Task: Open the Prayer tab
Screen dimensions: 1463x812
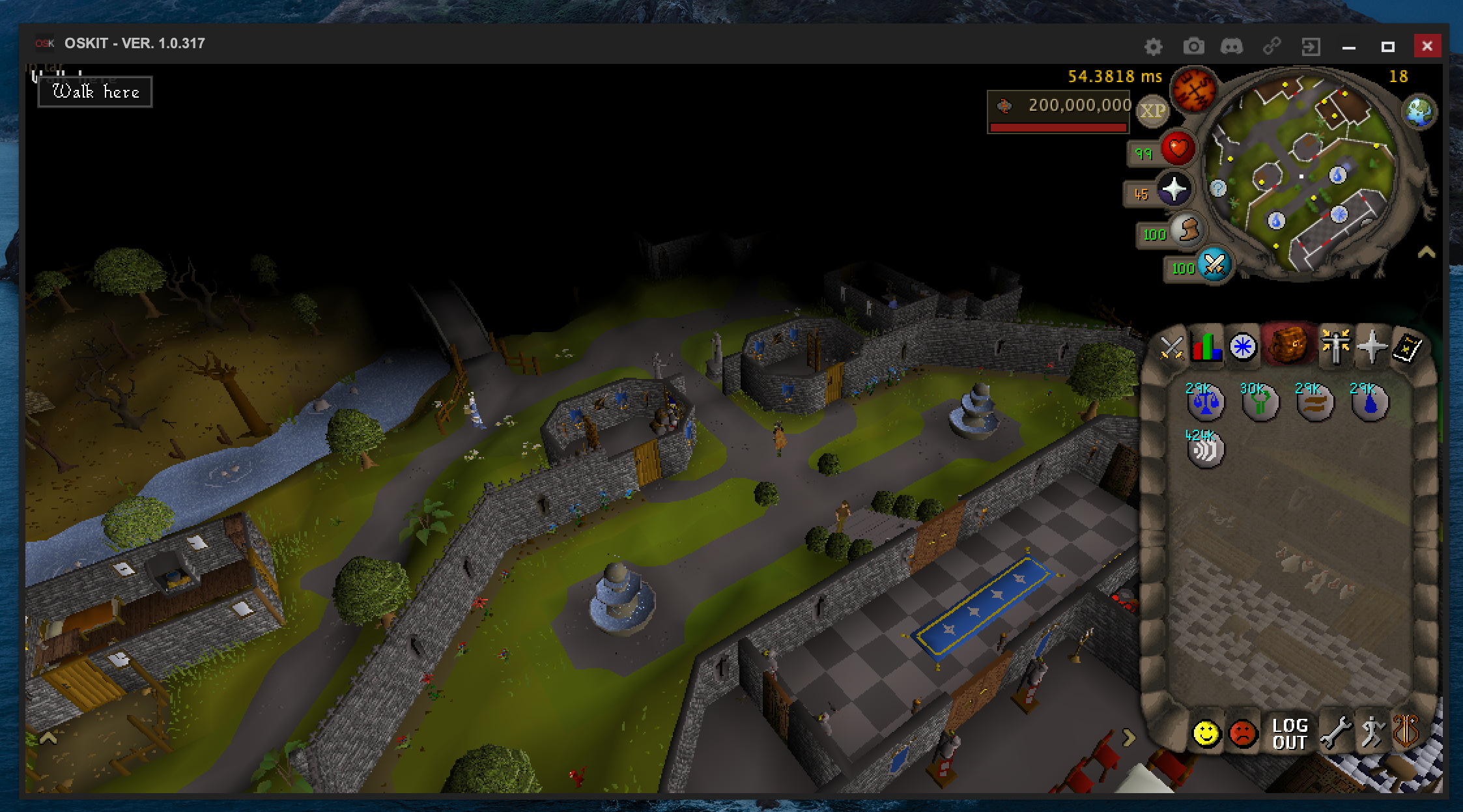Action: click(x=1374, y=346)
